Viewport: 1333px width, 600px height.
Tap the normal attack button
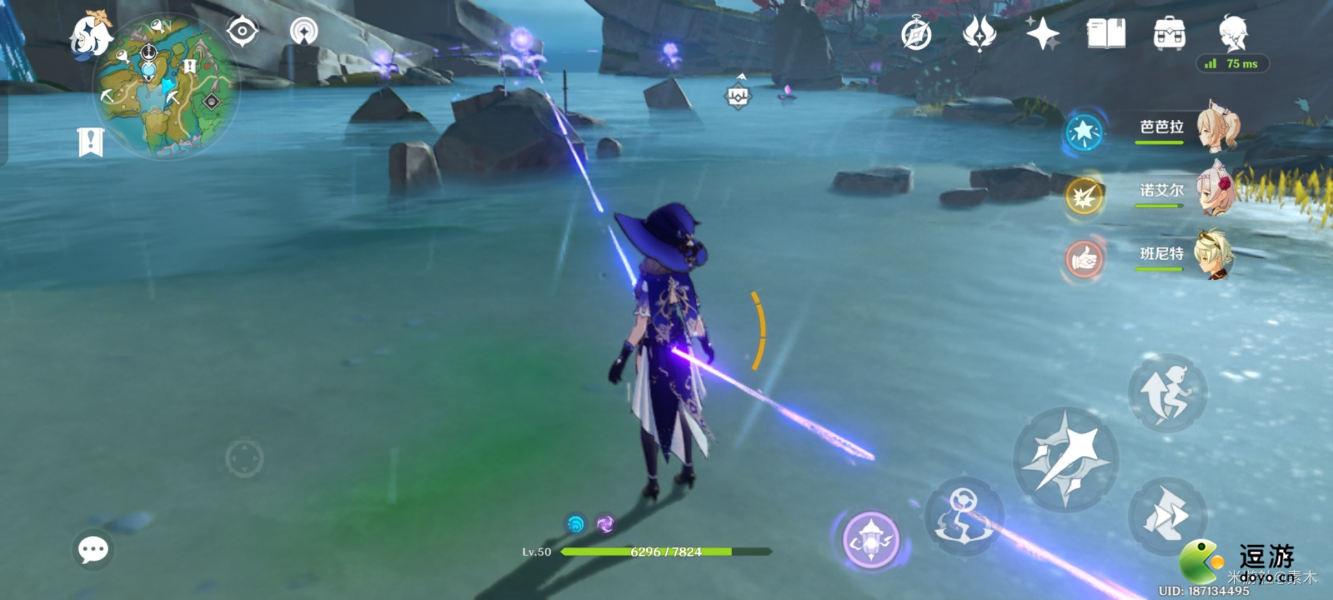pyautogui.click(x=1065, y=459)
